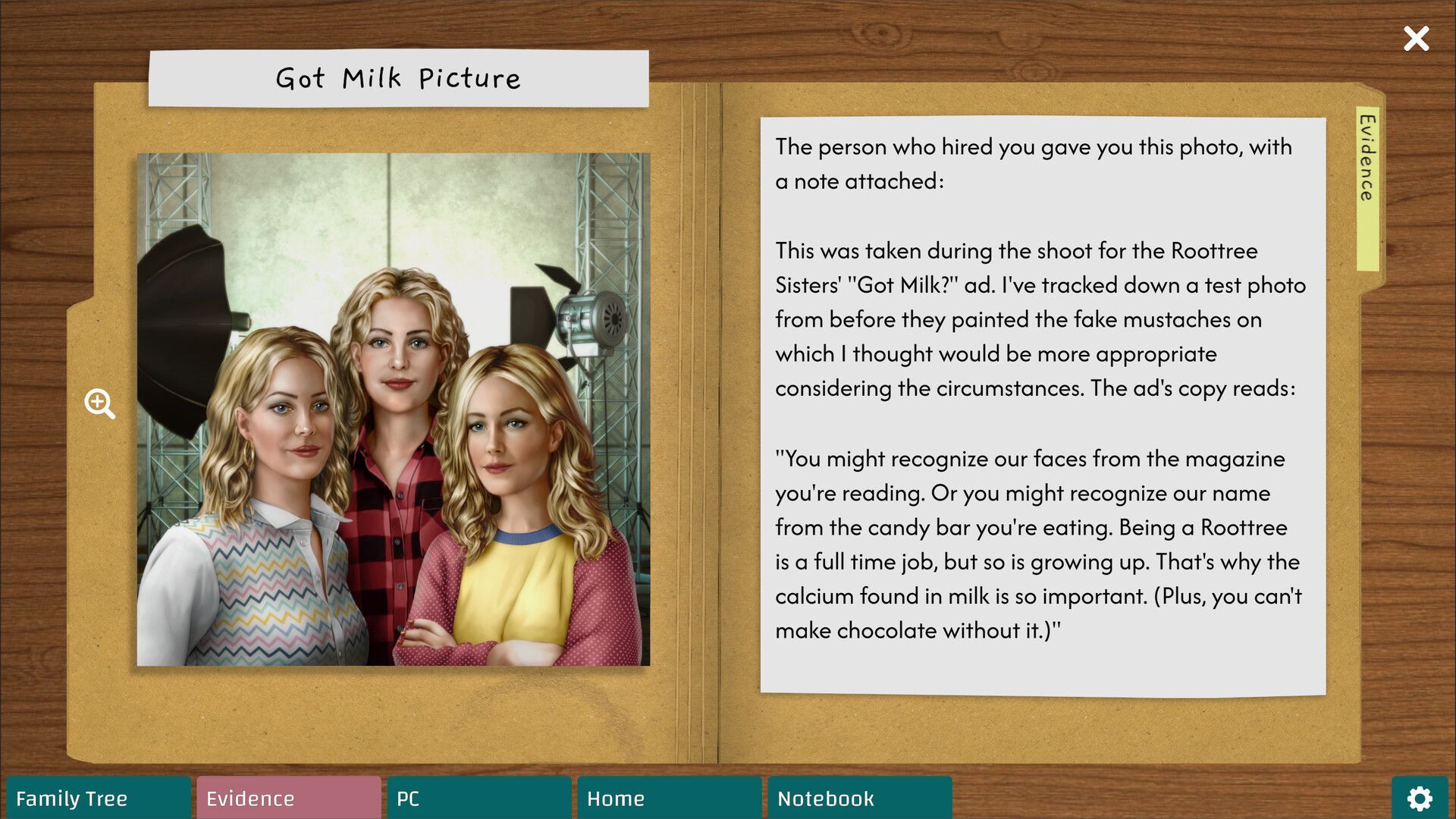Screen dimensions: 1456x819
Task: Open the Notebook tab
Action: click(859, 798)
